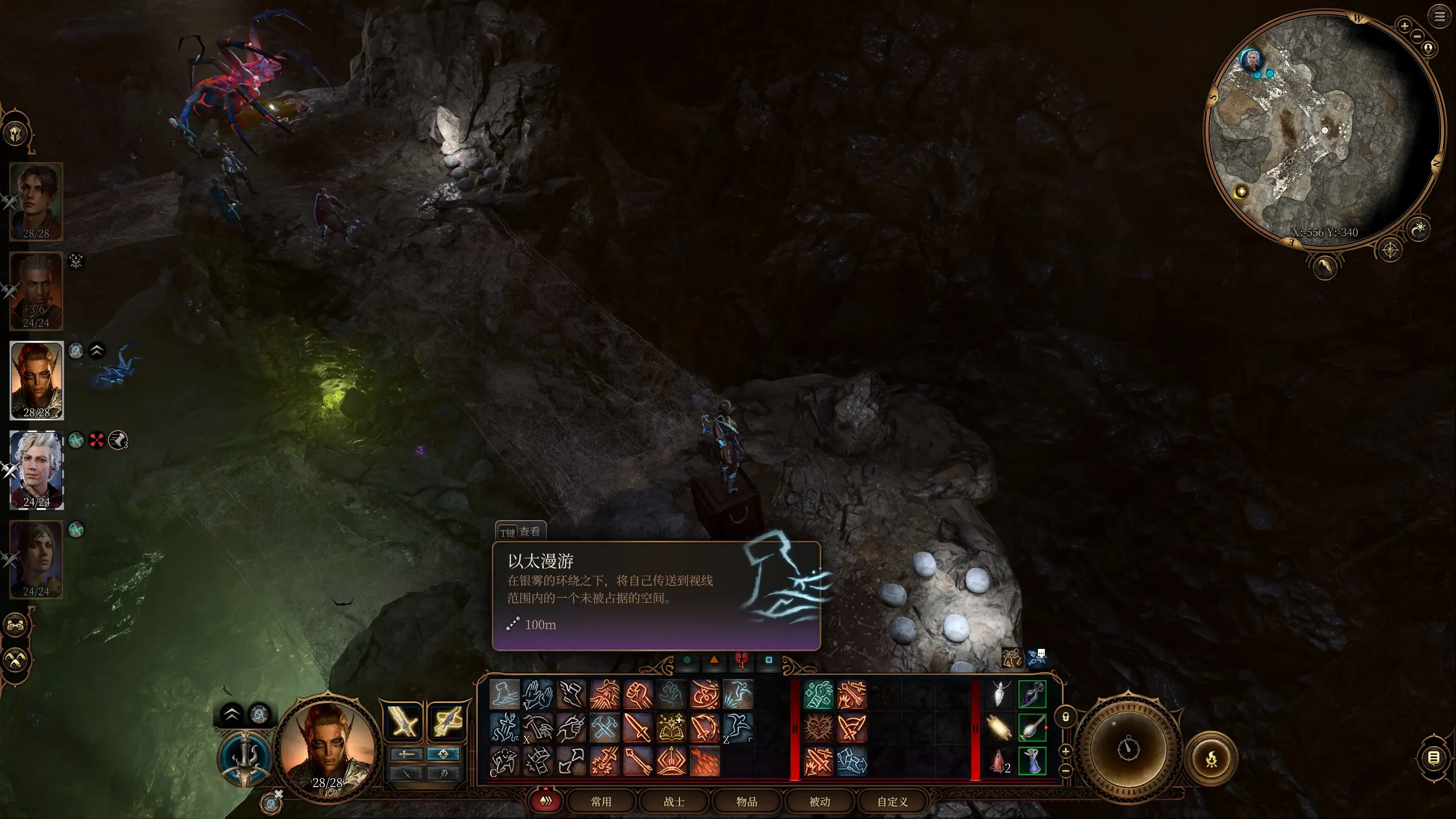Screen dimensions: 1456x819
Task: Zoom out the minimap with minus button
Action: coord(1417,36)
